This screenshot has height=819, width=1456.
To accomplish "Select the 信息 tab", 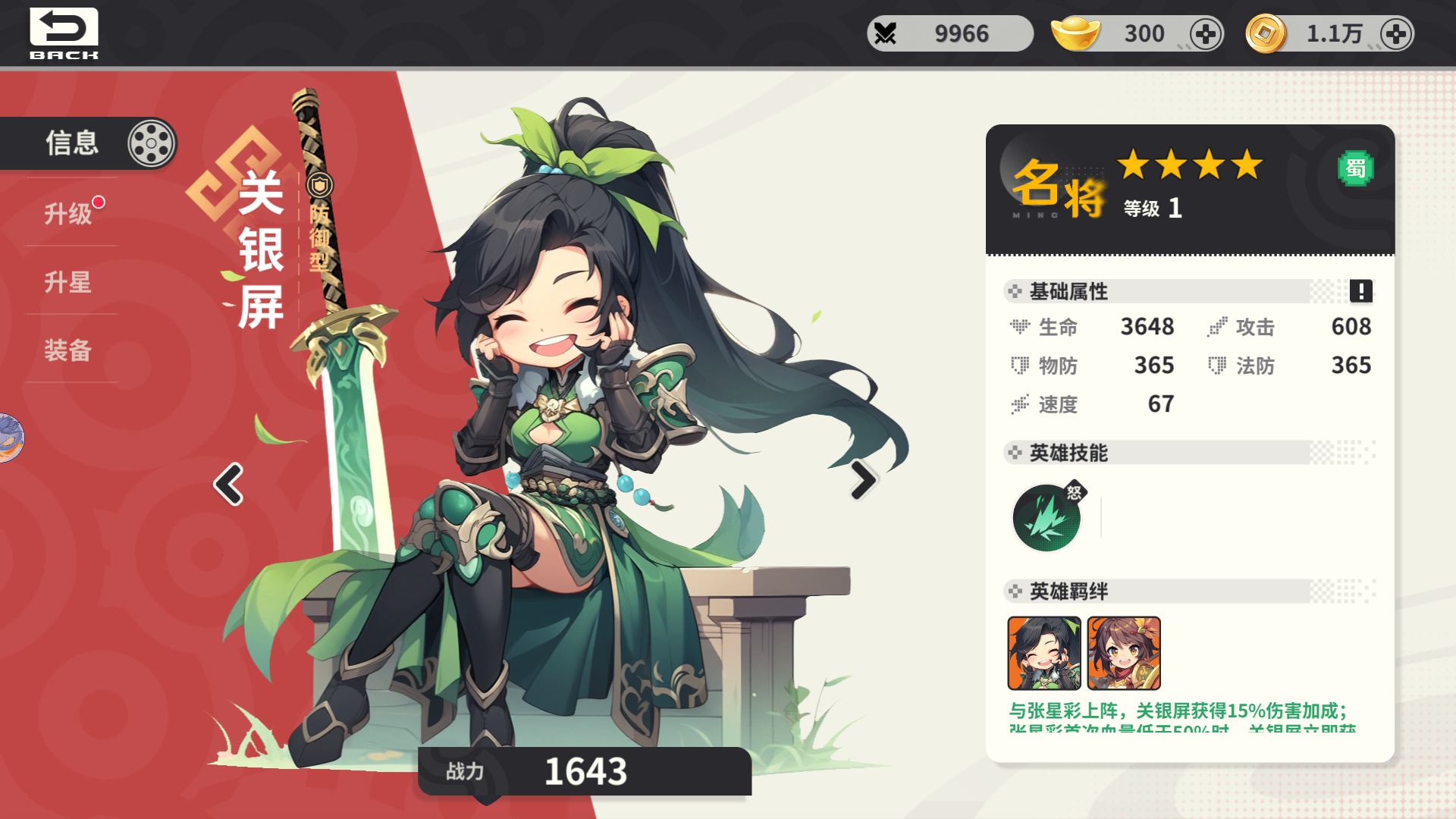I will coord(72,143).
